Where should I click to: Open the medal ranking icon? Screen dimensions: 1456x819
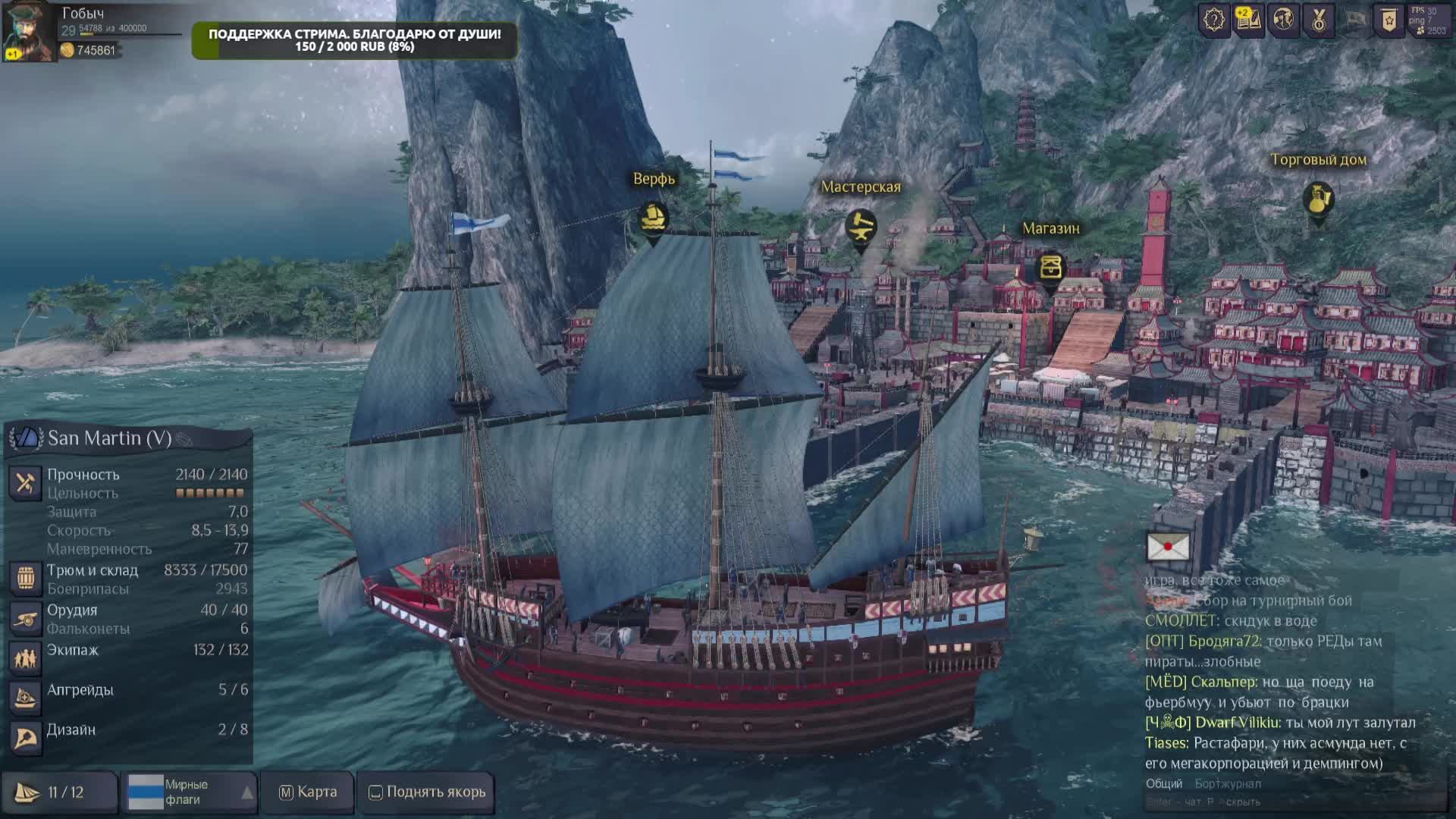pos(1319,20)
